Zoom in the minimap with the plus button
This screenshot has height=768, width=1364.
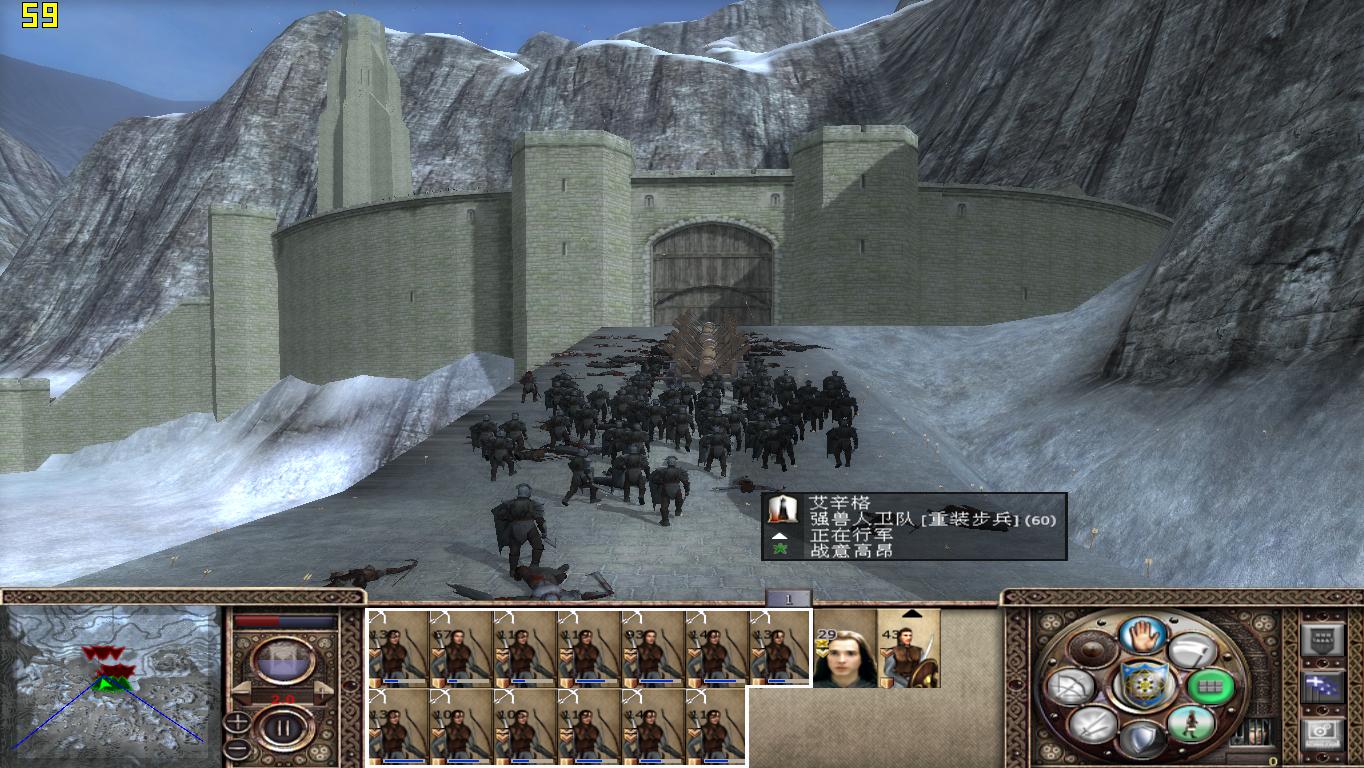[238, 723]
